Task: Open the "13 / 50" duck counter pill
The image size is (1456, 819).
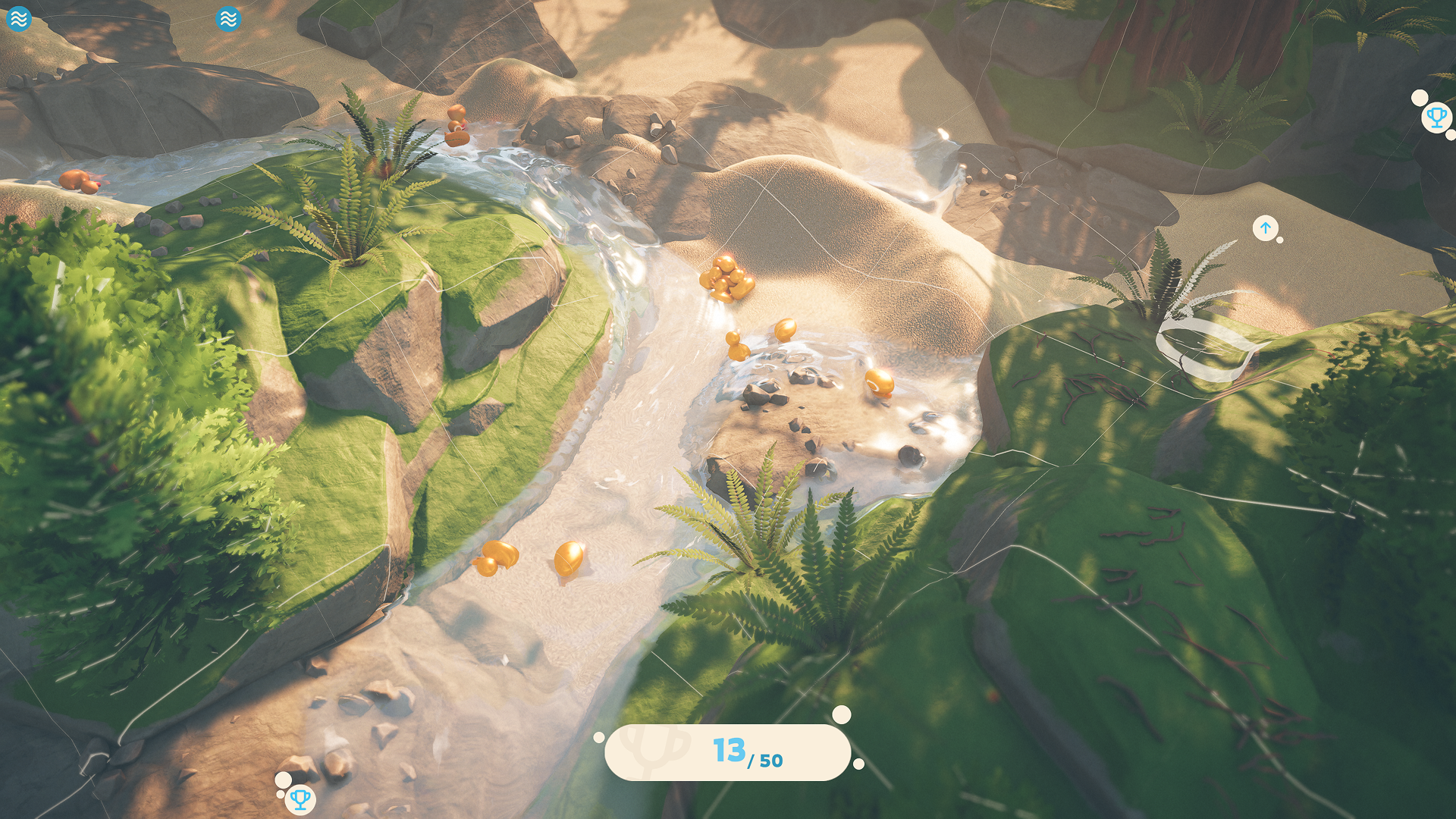Action: 728,753
